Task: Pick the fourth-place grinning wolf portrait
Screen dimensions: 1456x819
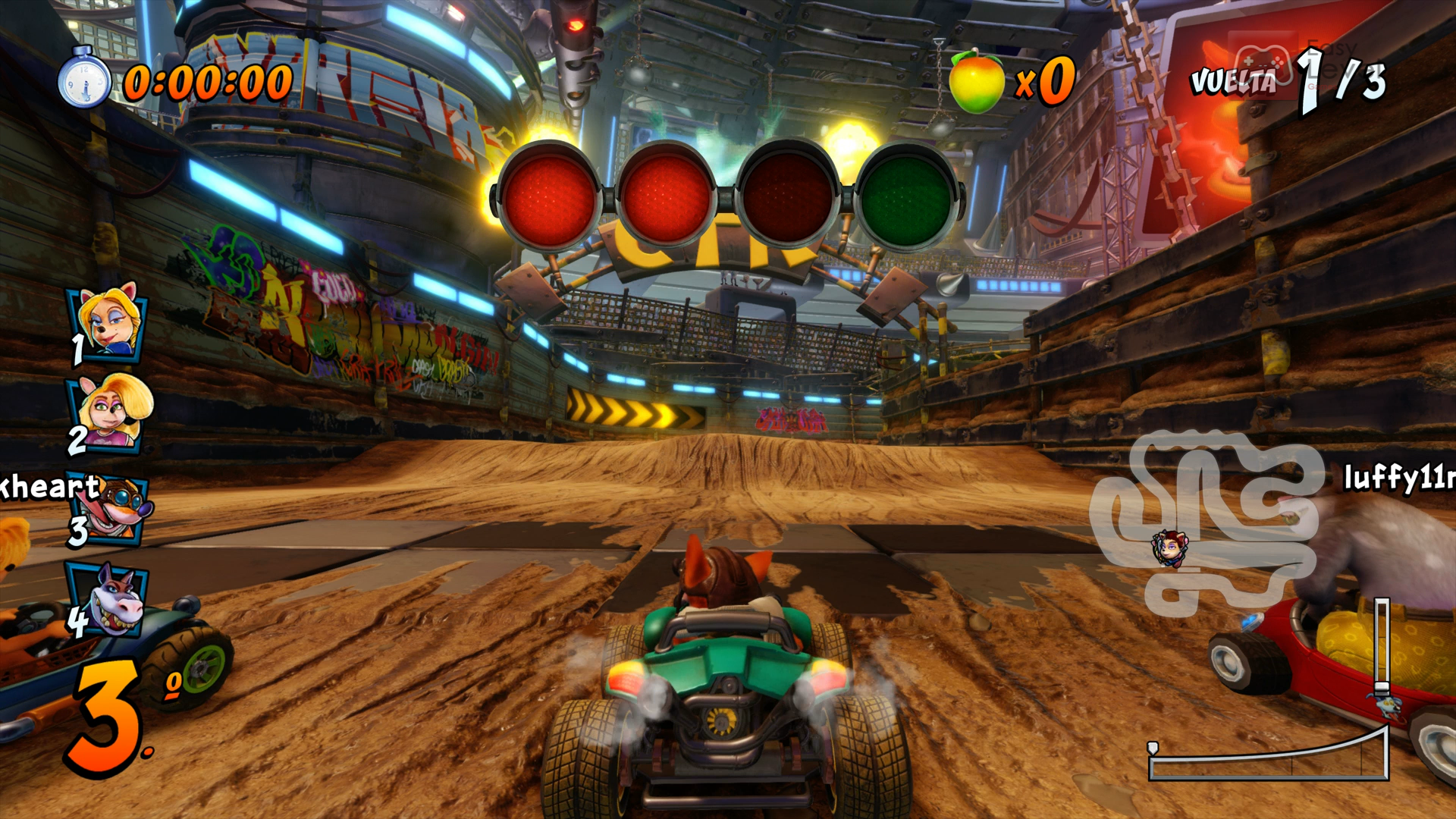Action: (112, 599)
